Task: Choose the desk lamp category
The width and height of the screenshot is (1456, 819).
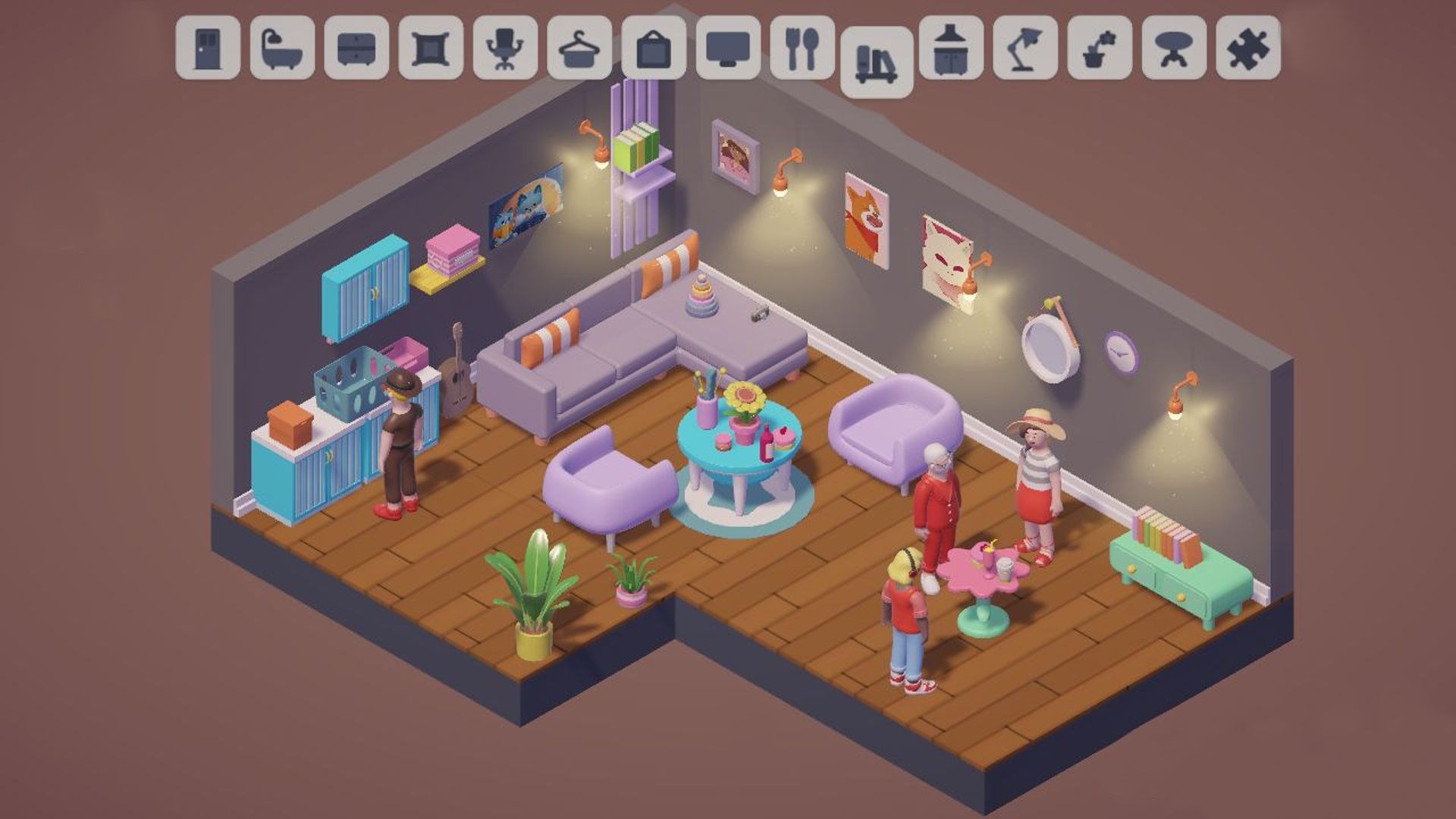Action: point(1022,49)
